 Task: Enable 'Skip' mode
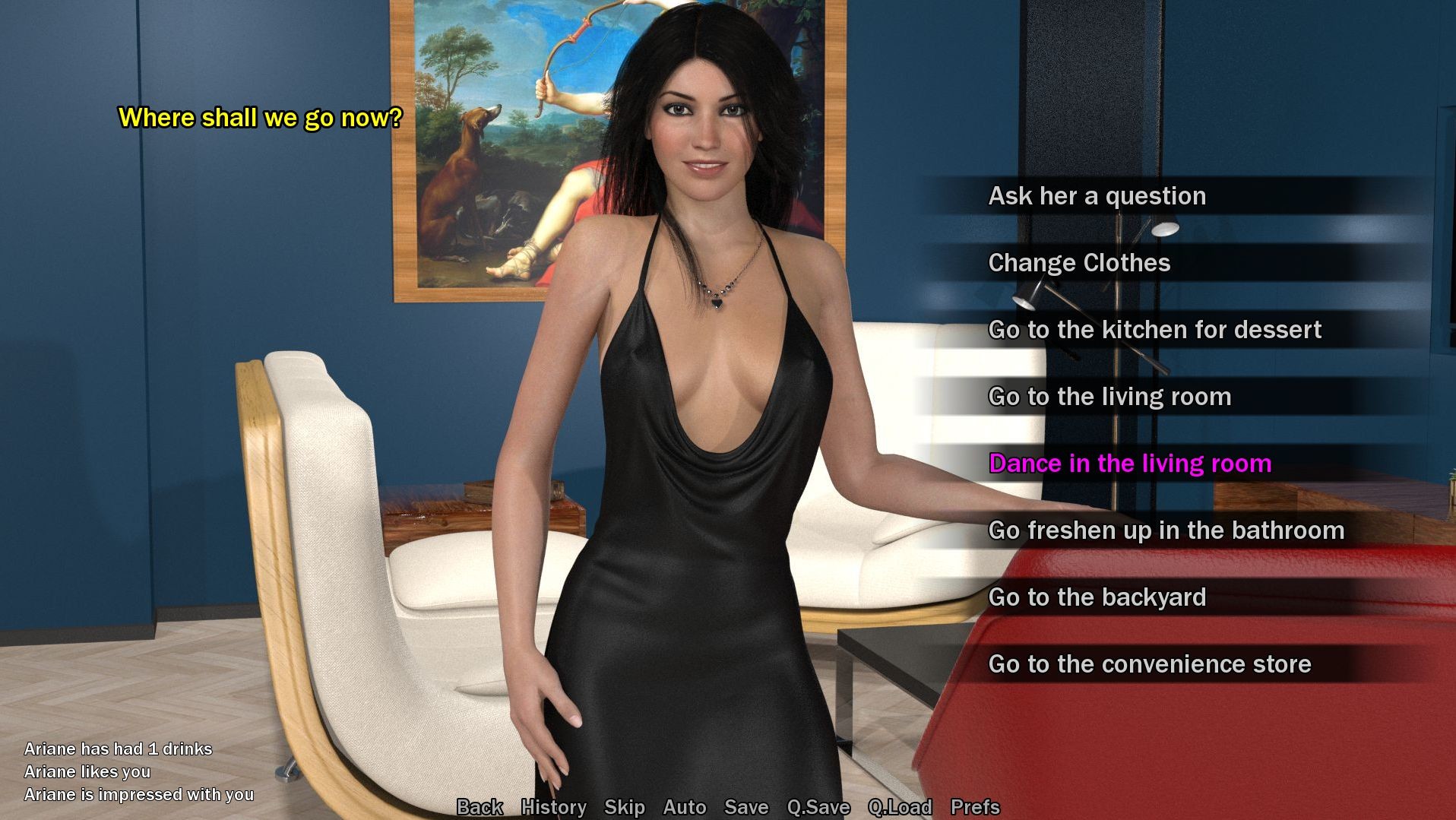[623, 807]
